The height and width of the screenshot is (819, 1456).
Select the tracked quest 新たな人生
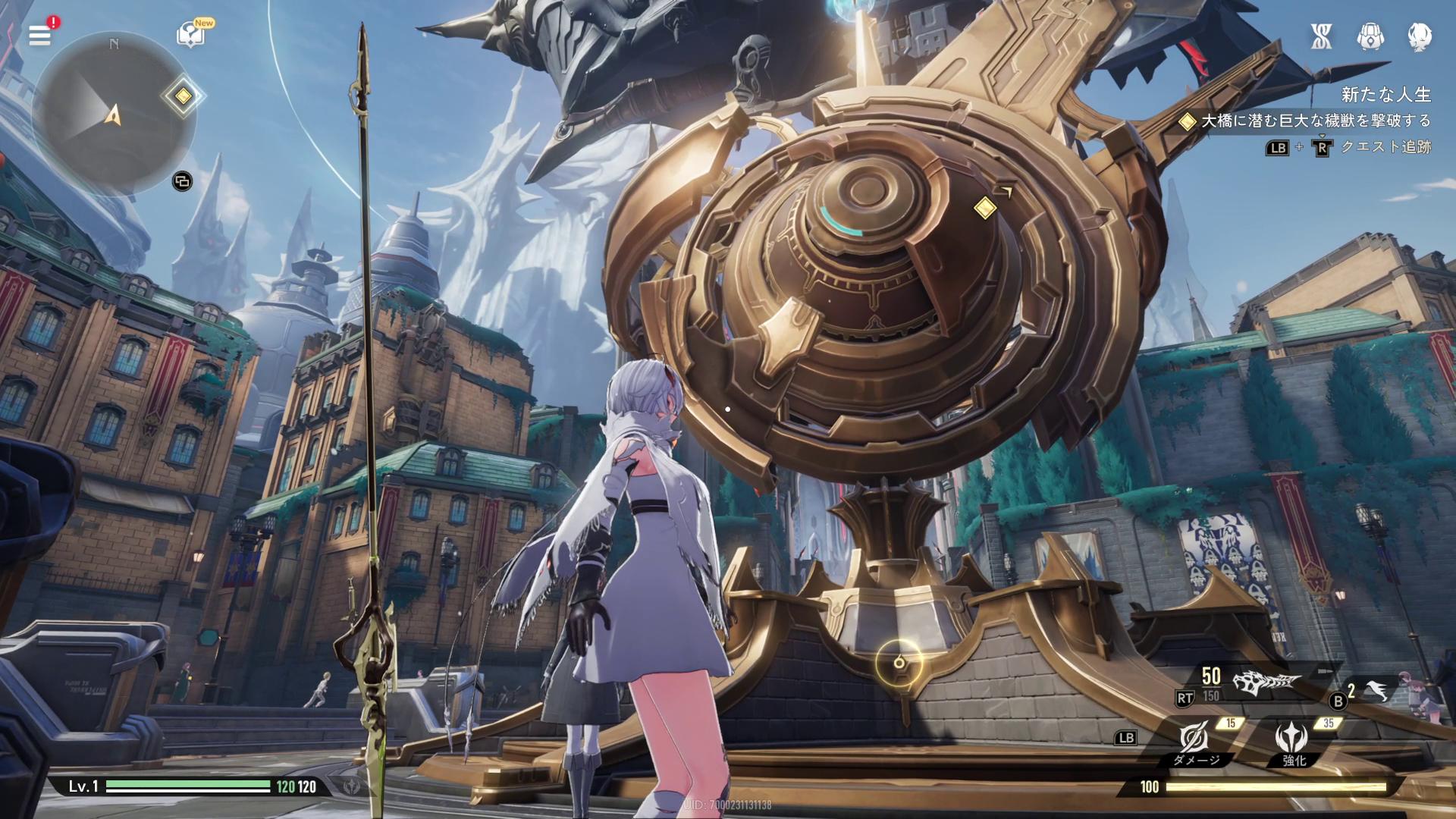1385,95
